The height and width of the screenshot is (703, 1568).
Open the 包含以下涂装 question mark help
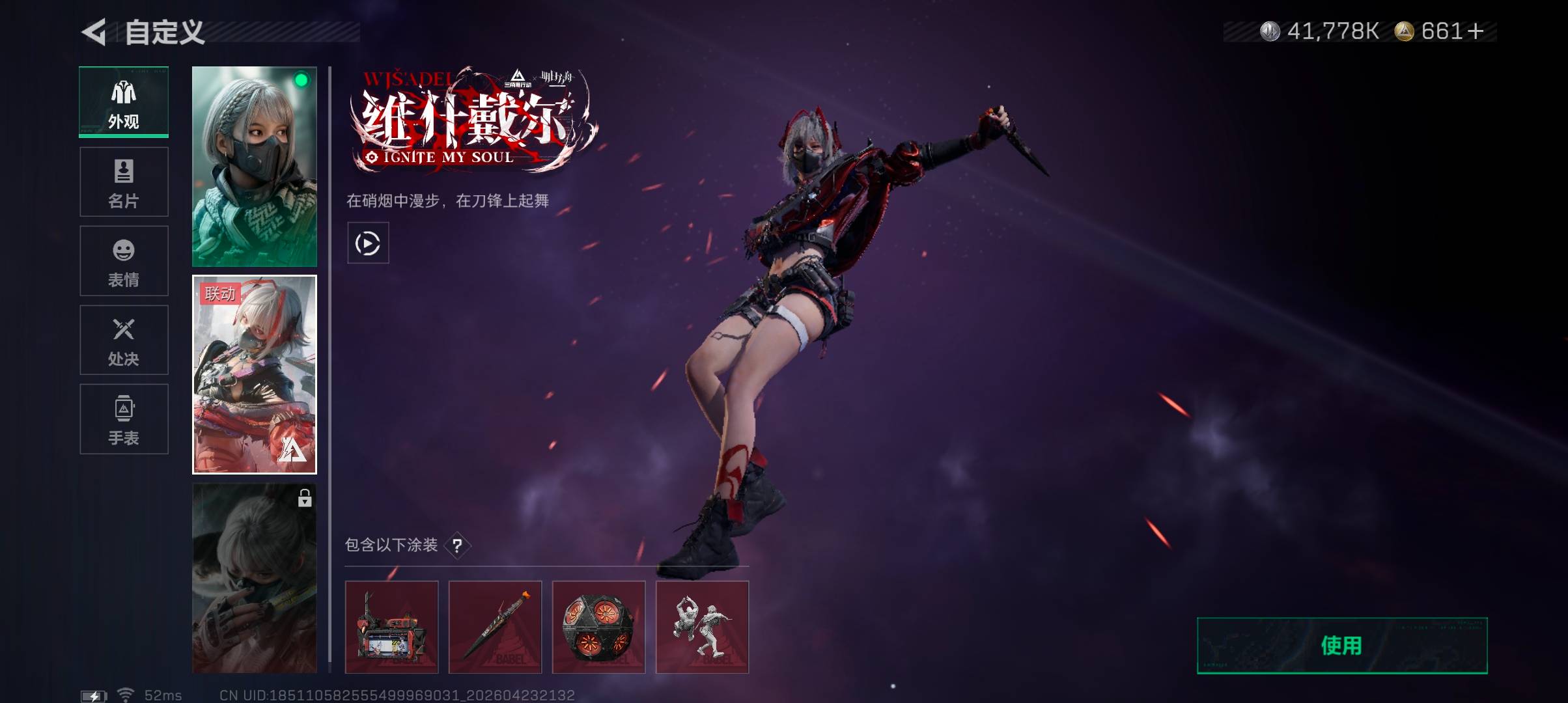457,545
